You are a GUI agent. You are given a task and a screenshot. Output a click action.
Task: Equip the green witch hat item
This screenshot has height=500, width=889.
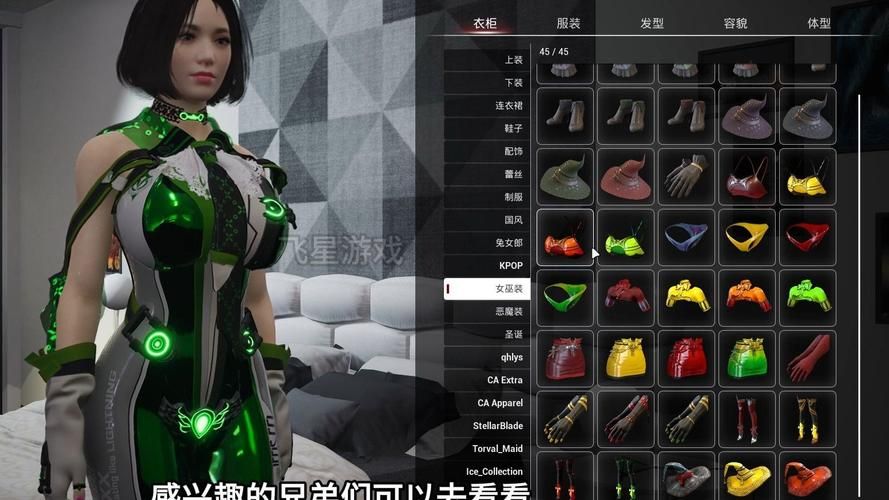click(565, 177)
